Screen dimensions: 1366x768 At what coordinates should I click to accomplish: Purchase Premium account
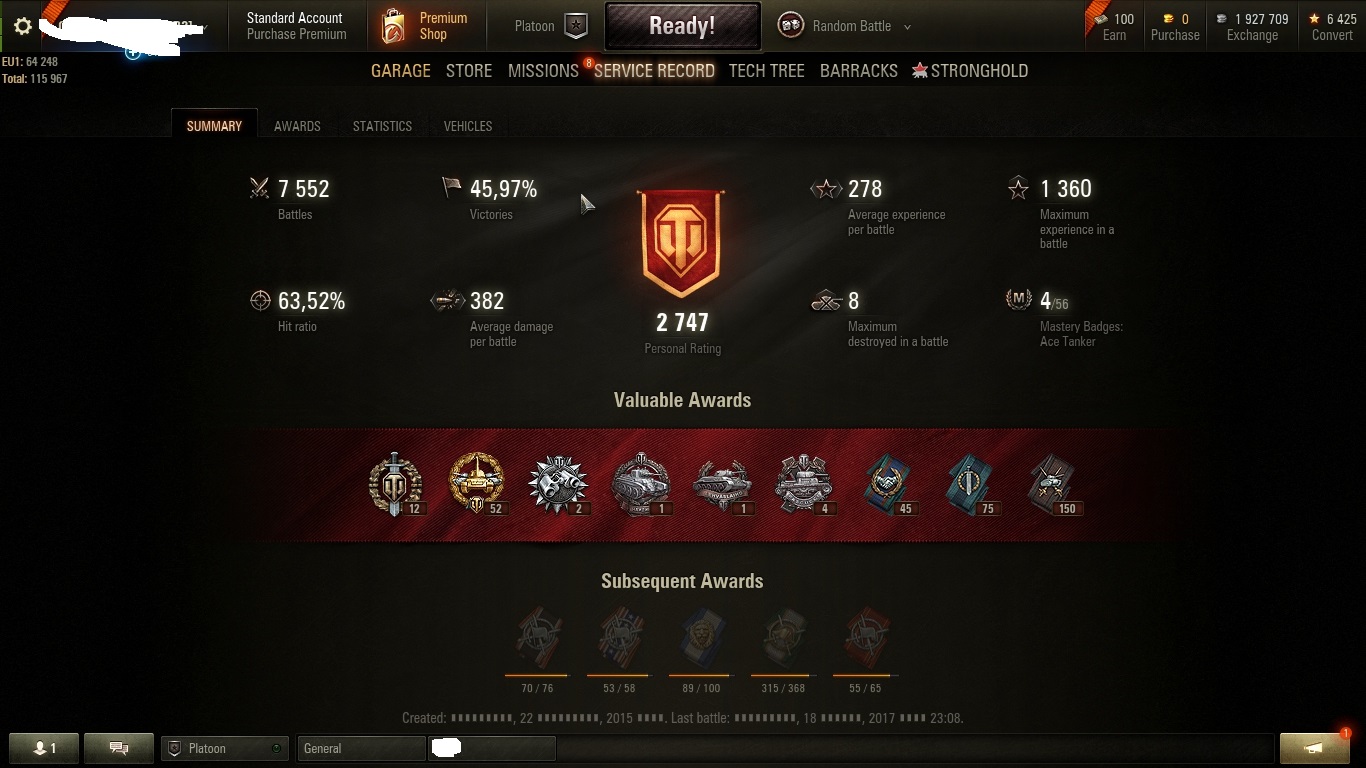(x=296, y=34)
